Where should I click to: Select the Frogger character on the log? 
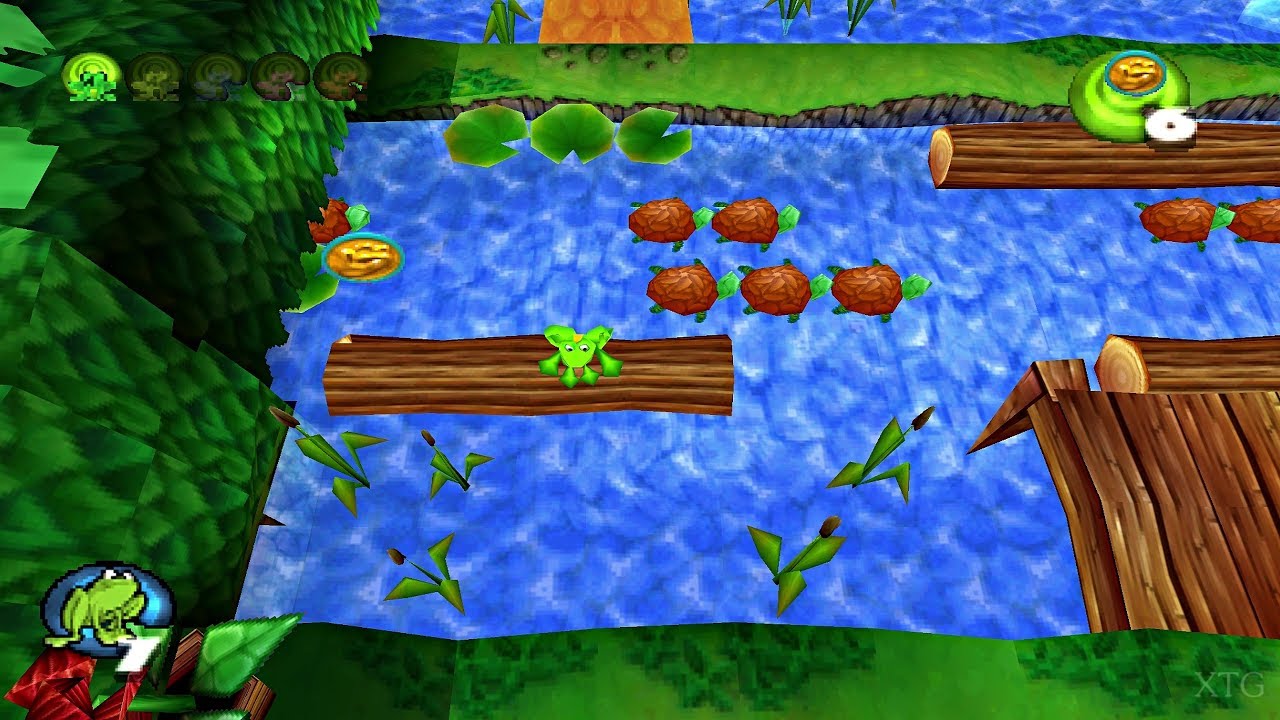pyautogui.click(x=575, y=355)
